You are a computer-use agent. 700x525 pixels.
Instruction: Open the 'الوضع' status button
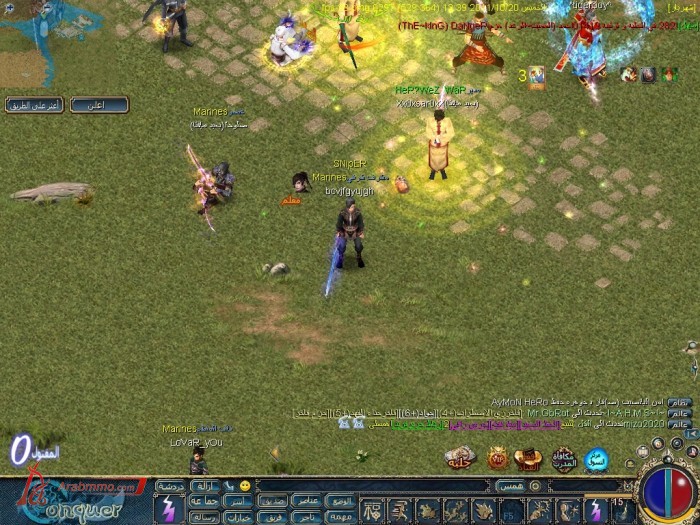tap(341, 500)
